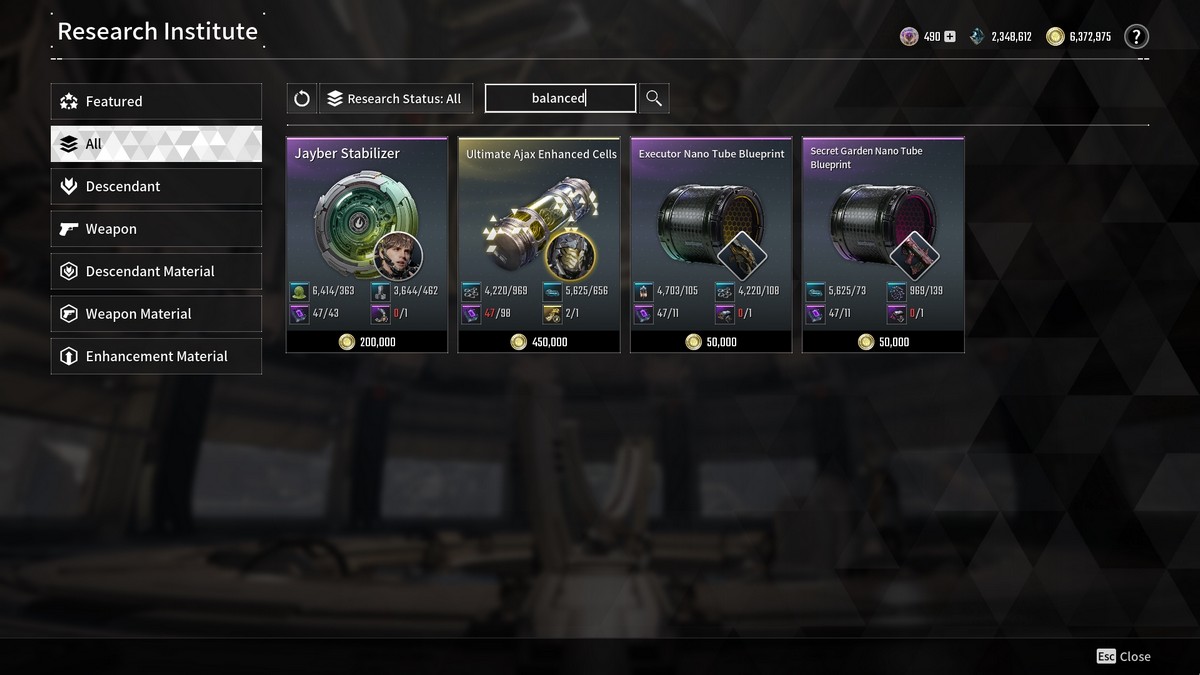Image resolution: width=1200 pixels, height=675 pixels.
Task: Open the question mark help button
Action: click(1136, 37)
